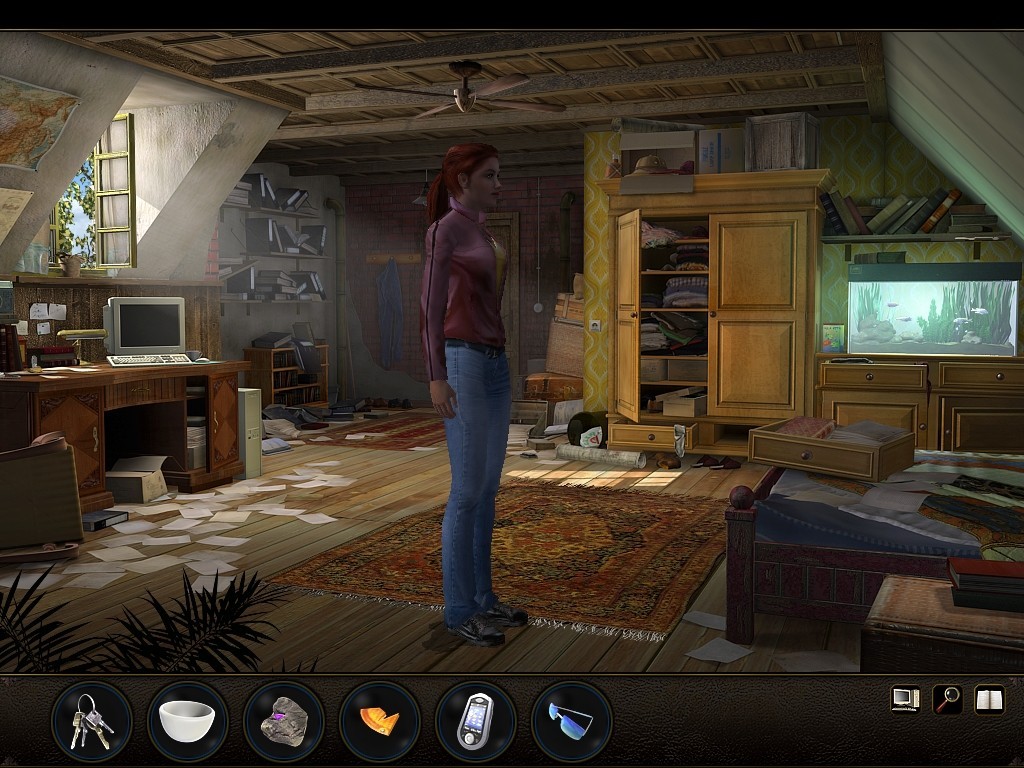Image resolution: width=1024 pixels, height=768 pixels.
Task: Pick the blue-lensed glasses from inventory
Action: (x=571, y=720)
